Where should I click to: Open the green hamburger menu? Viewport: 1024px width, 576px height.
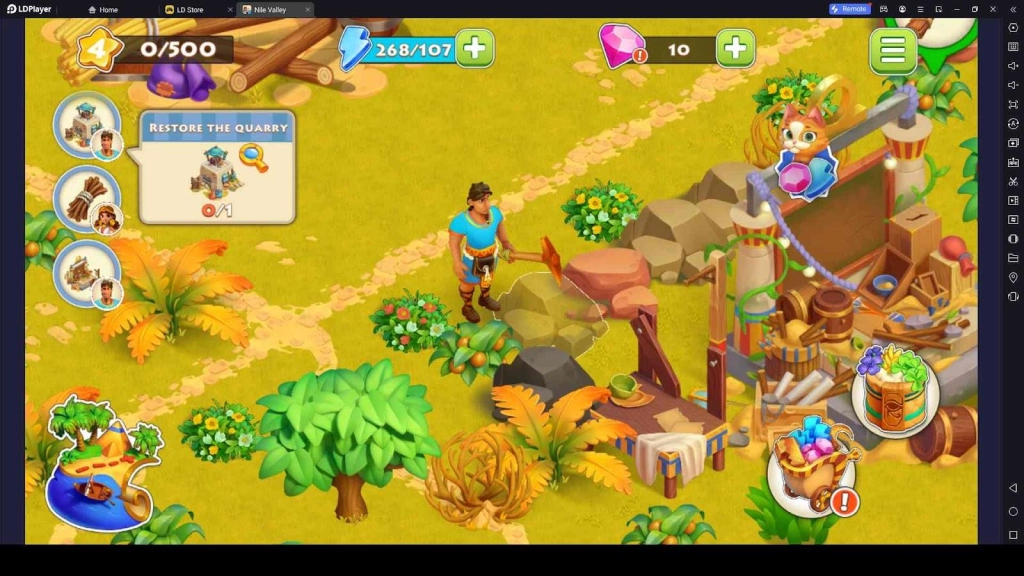(x=892, y=50)
